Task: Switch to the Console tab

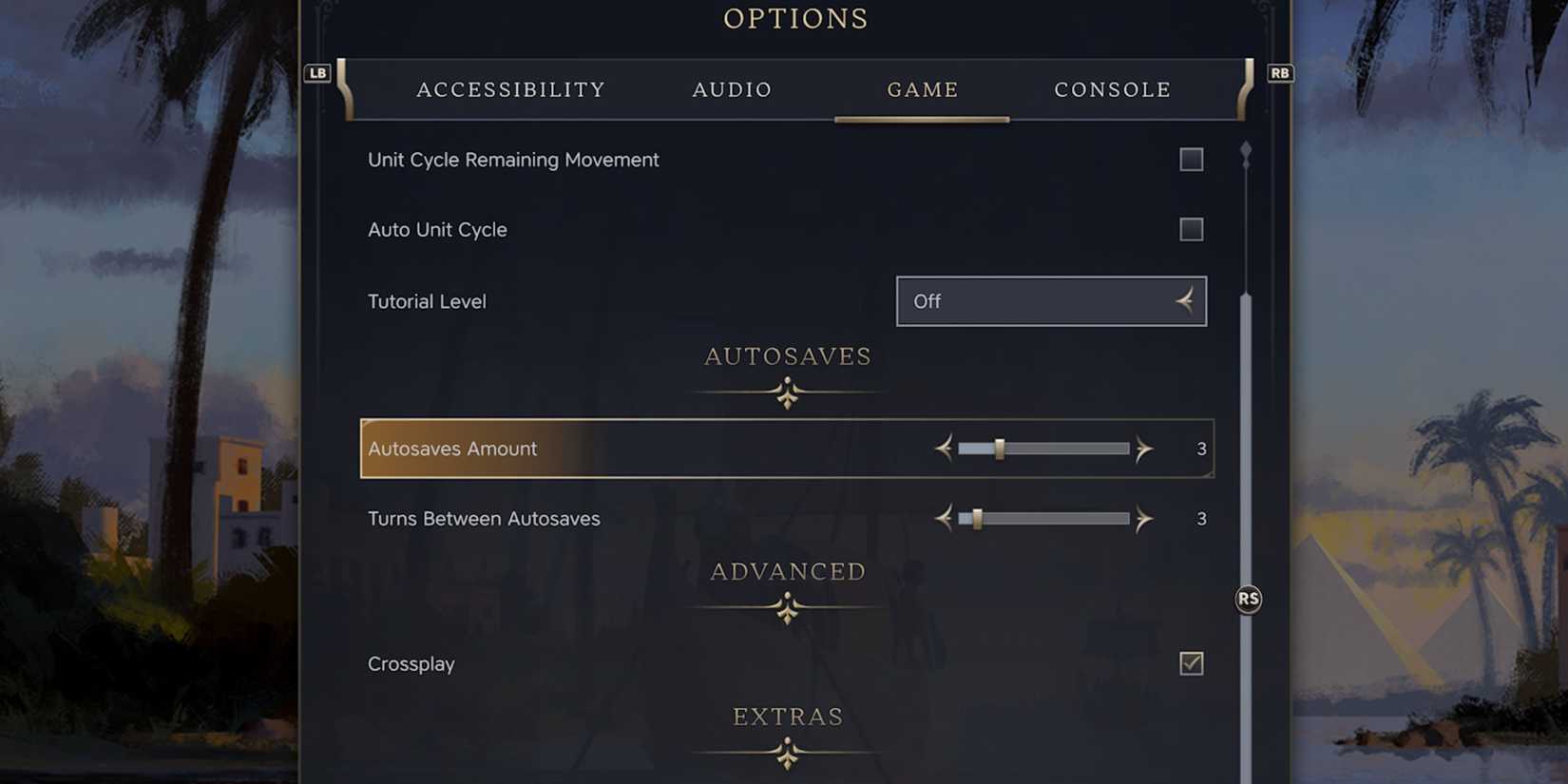Action: pos(1112,89)
